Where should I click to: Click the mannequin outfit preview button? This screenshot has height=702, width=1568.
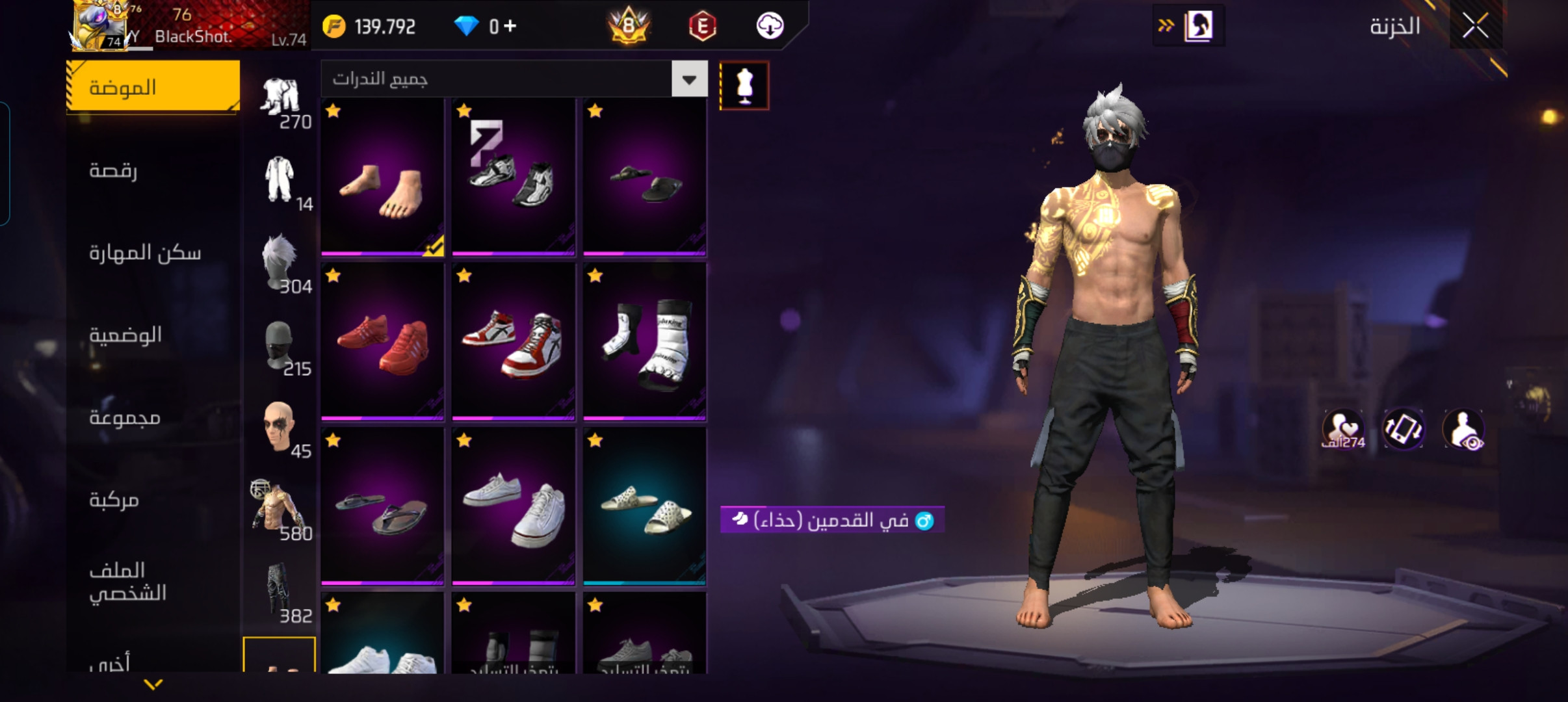(x=744, y=86)
